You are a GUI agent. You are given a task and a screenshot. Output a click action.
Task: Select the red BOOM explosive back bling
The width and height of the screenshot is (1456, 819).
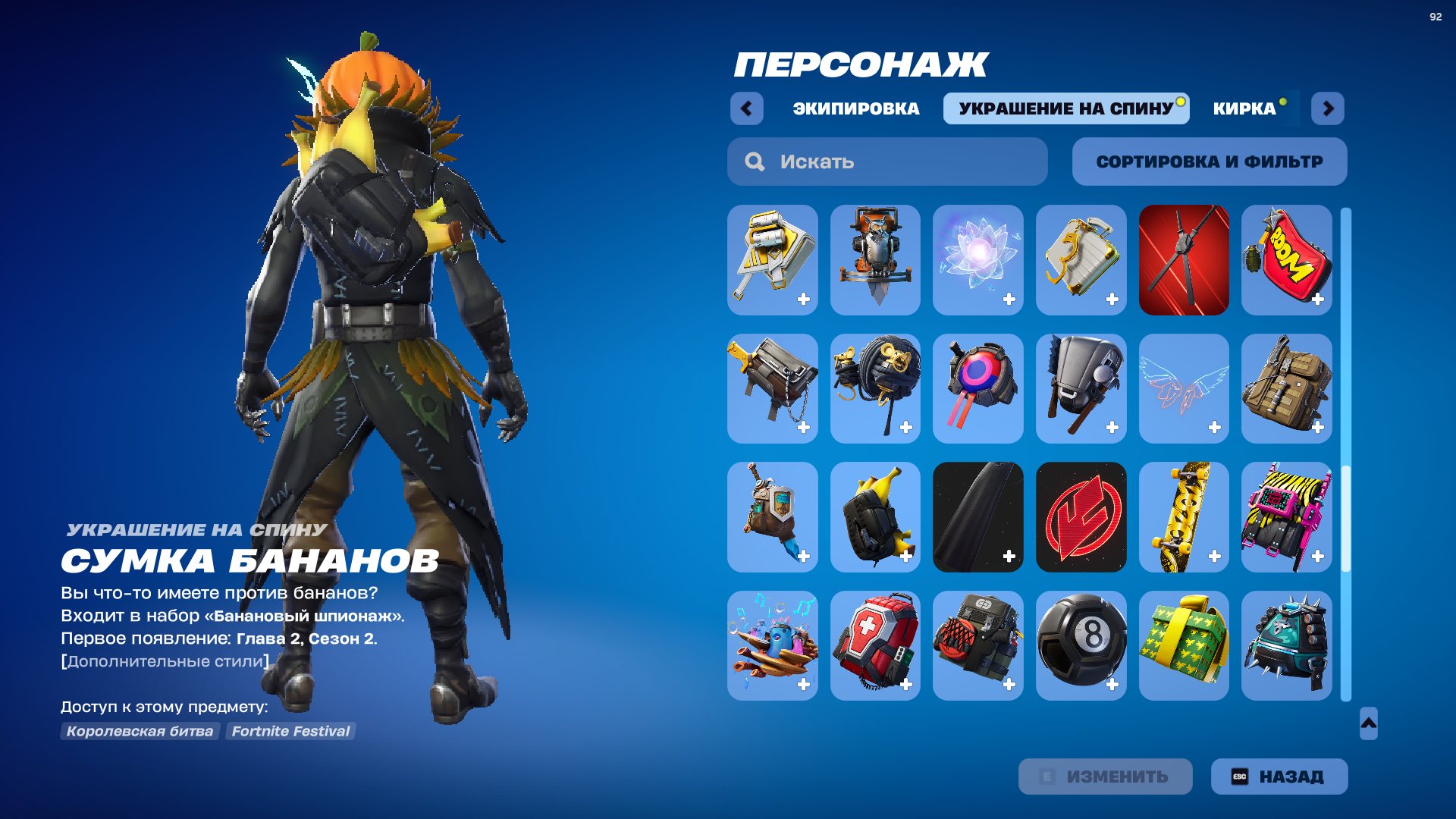point(1285,260)
